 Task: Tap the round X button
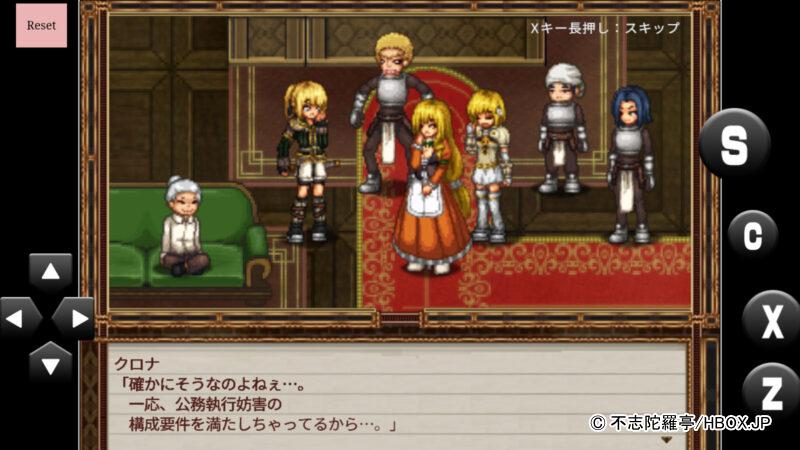click(771, 320)
